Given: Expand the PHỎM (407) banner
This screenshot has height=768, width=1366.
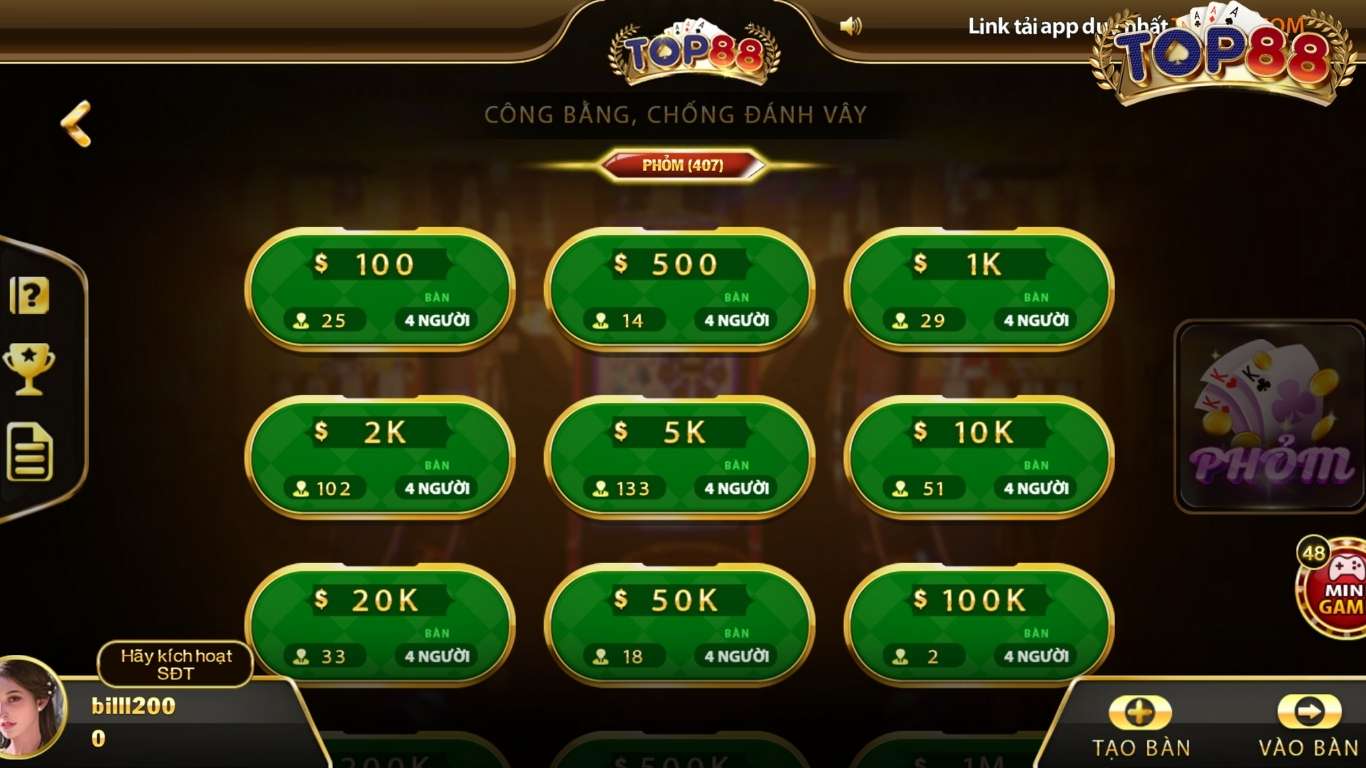Looking at the screenshot, I should click(683, 167).
